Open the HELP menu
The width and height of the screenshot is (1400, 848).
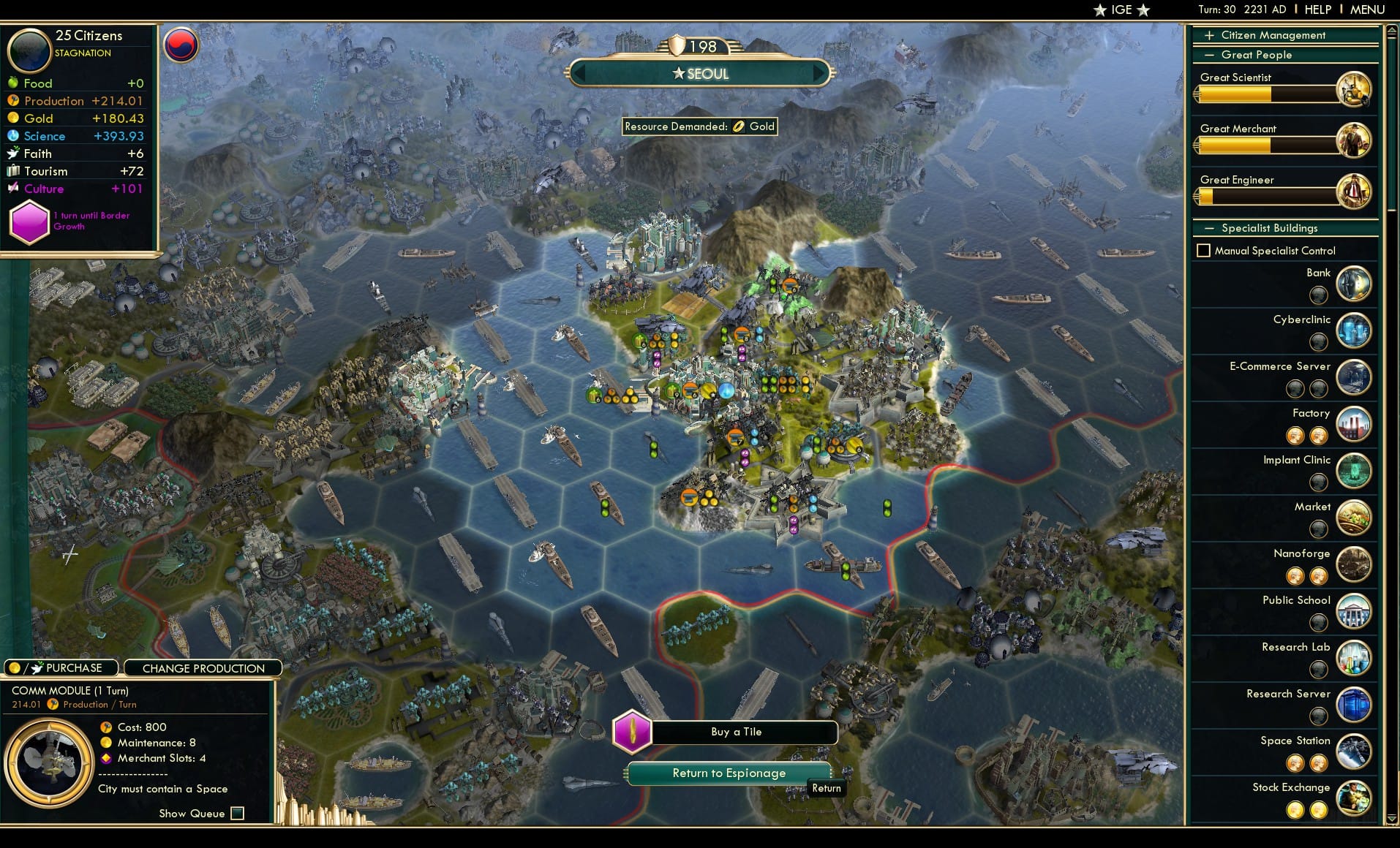coord(1317,10)
